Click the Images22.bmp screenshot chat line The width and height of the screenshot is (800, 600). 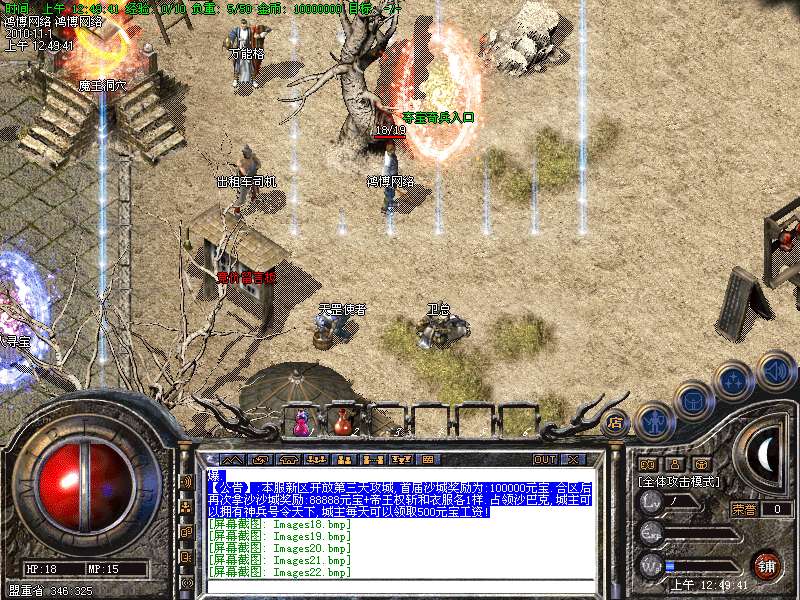[280, 572]
